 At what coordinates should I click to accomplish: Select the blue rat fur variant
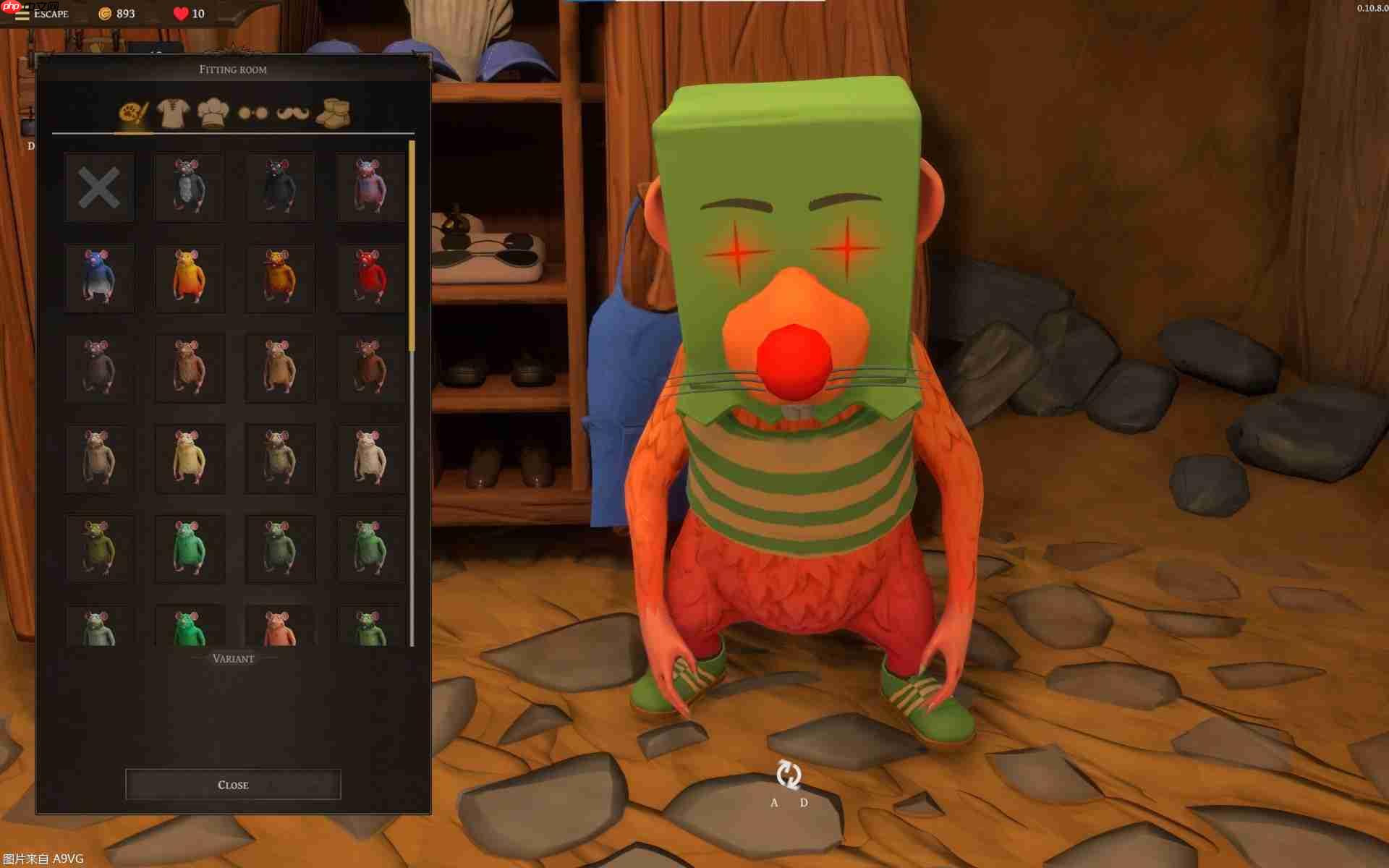[x=99, y=277]
